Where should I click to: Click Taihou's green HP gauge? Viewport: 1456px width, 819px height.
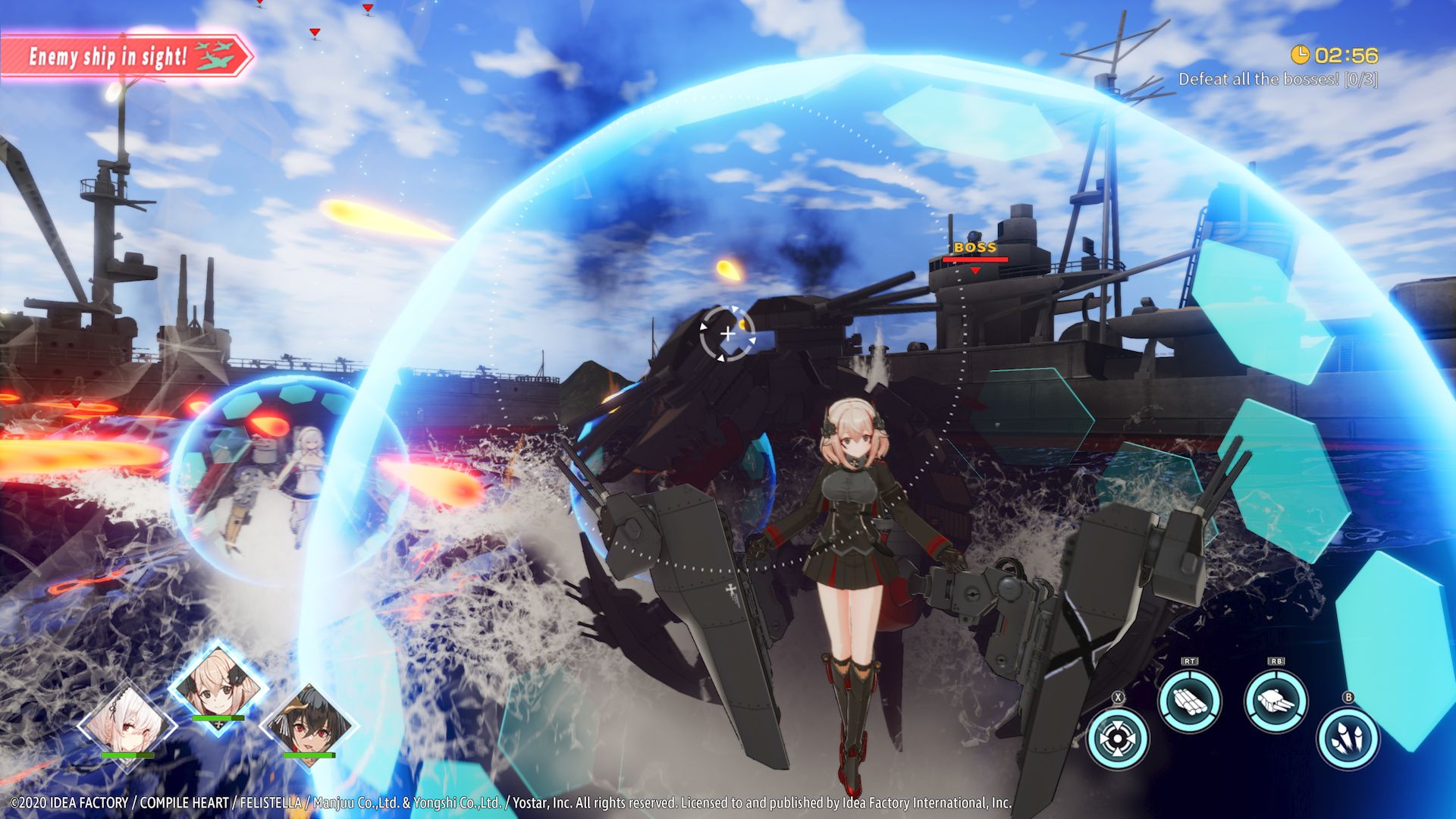point(309,755)
